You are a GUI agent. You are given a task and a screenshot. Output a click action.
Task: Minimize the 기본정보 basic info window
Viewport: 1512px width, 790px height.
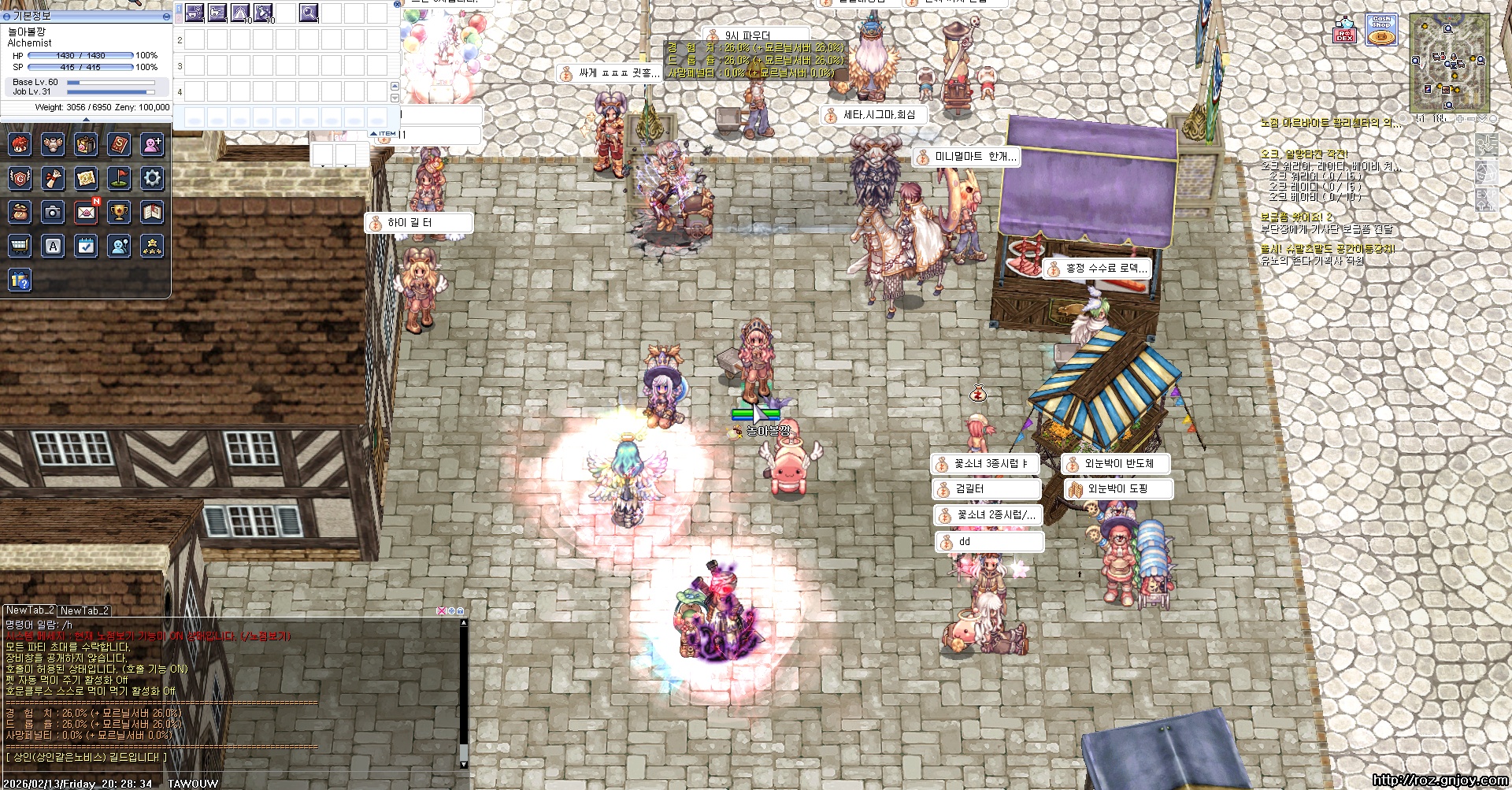166,16
